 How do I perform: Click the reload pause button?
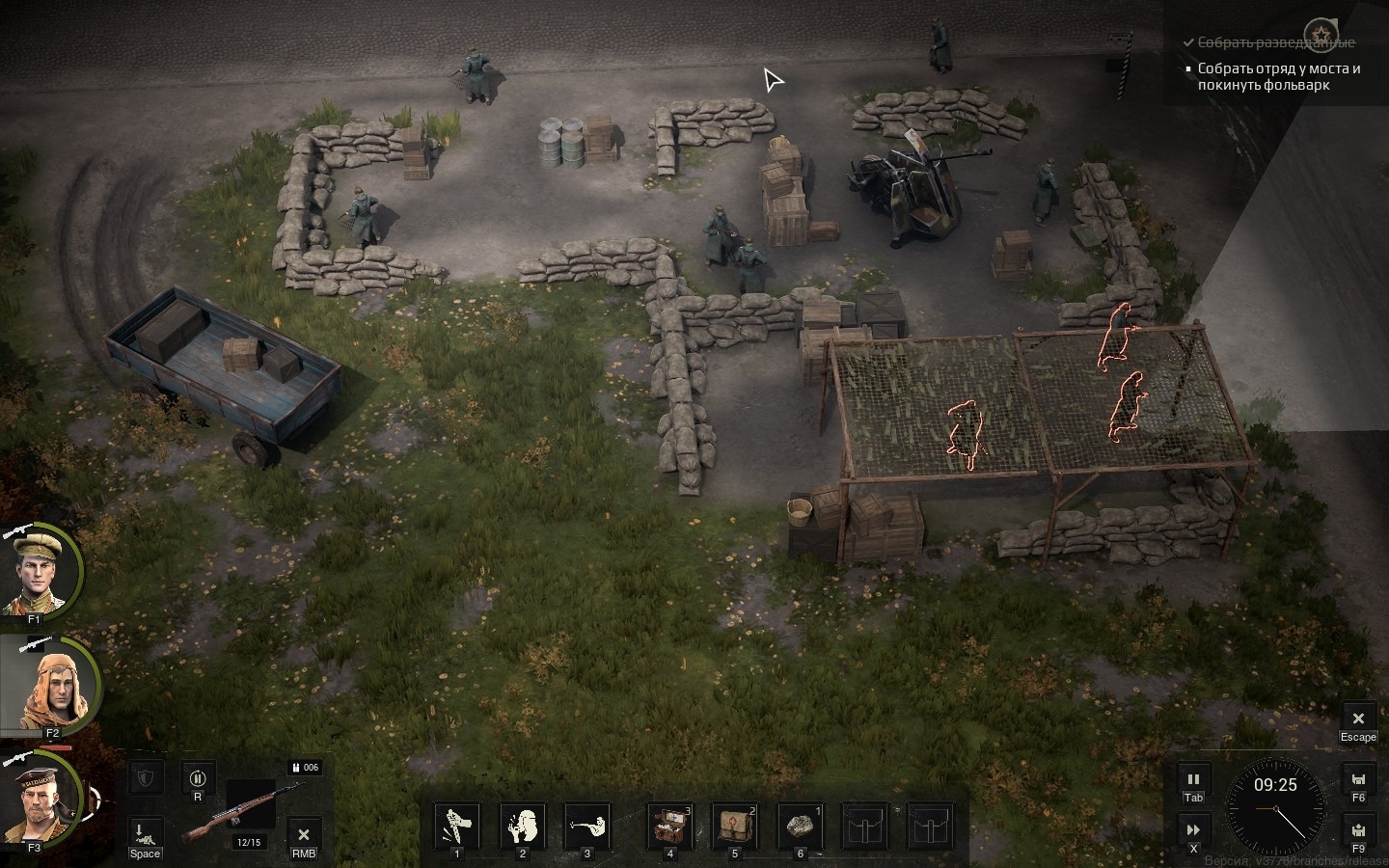pos(198,777)
